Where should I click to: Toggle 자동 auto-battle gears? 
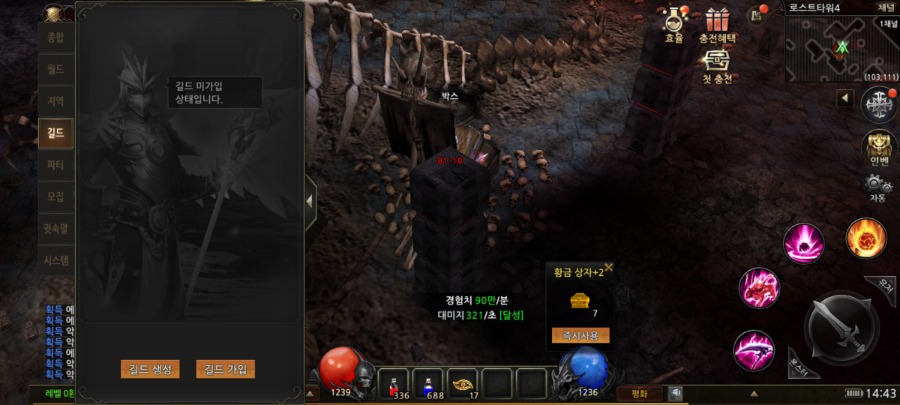878,186
